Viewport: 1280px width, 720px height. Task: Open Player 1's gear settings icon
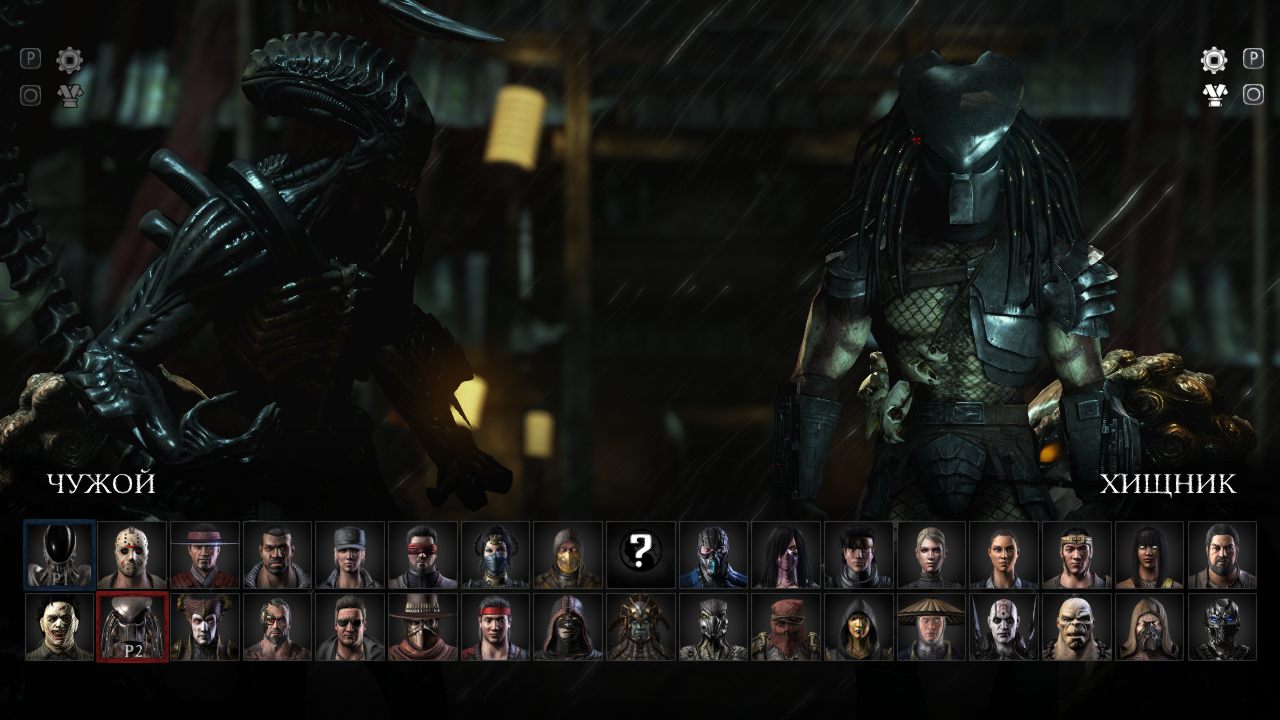69,60
